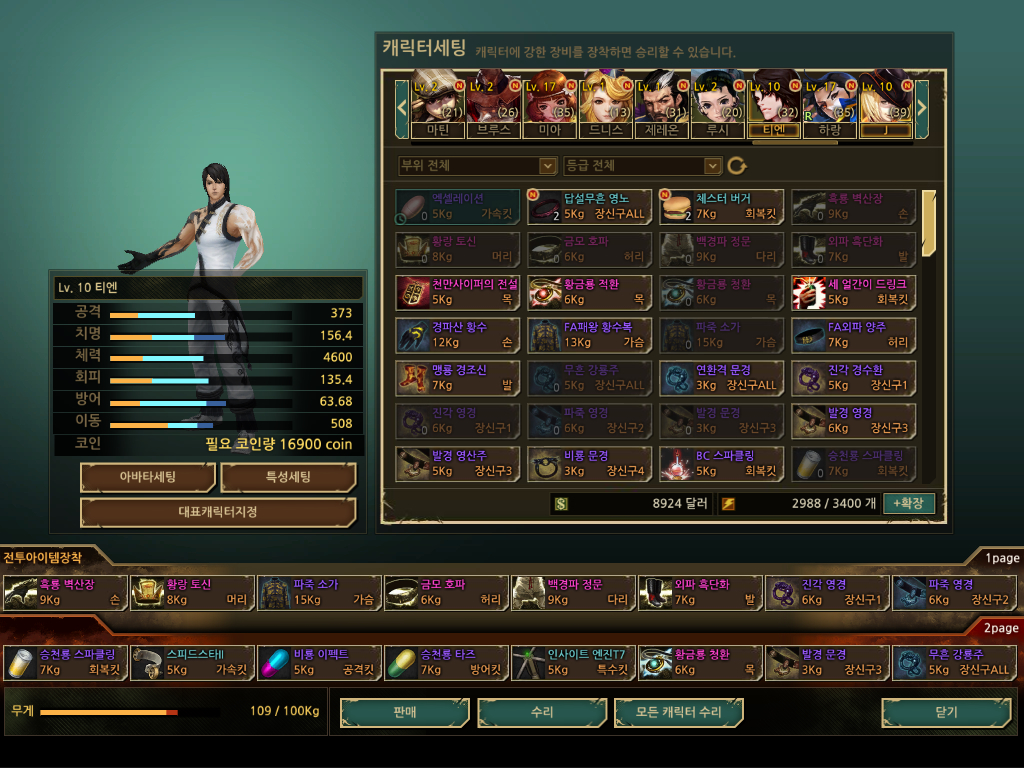This screenshot has height=768, width=1024.
Task: Click the equipped 스피드스테 speed kit slot
Action: tap(192, 662)
